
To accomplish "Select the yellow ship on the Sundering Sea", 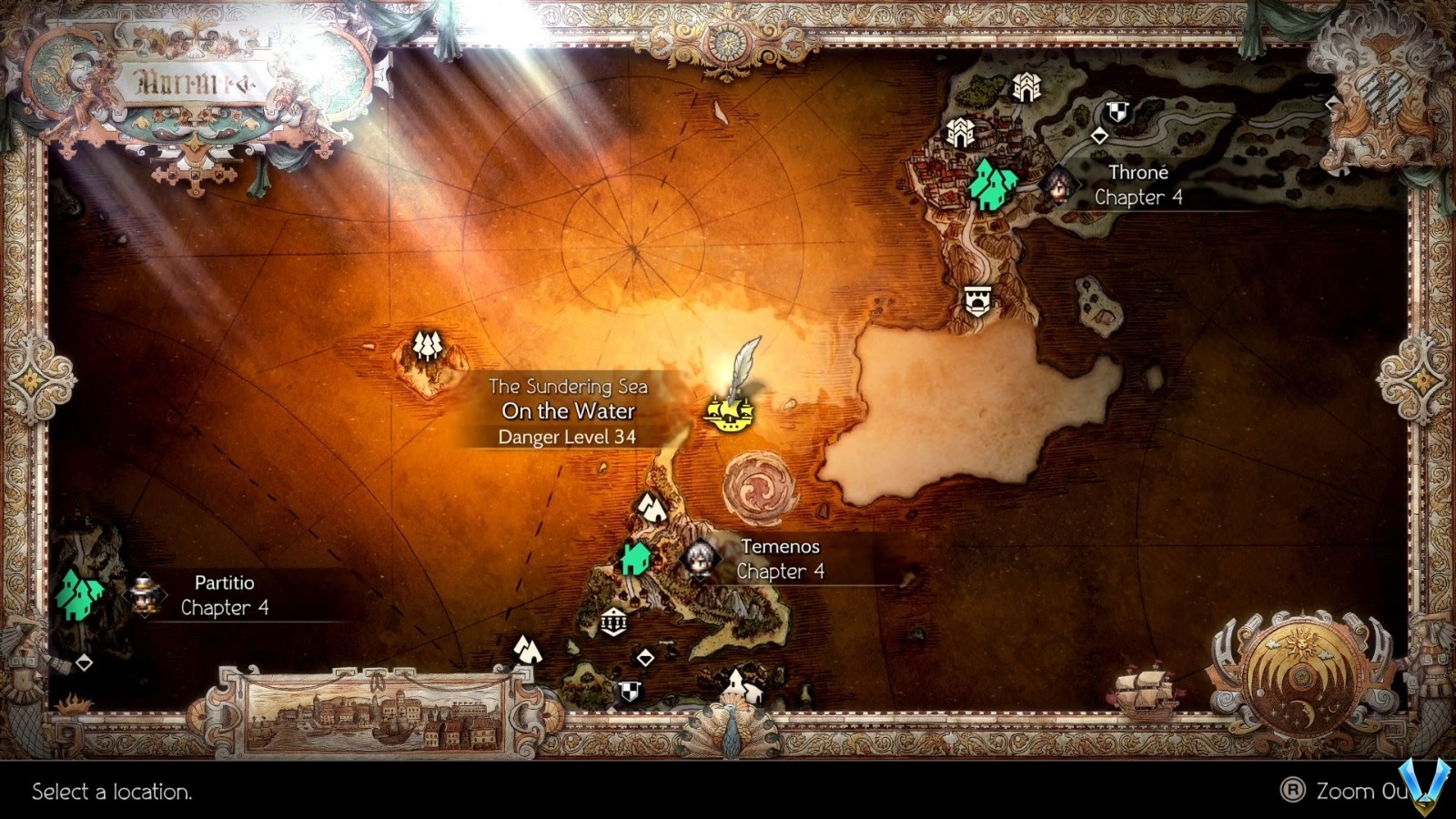I will click(x=733, y=414).
